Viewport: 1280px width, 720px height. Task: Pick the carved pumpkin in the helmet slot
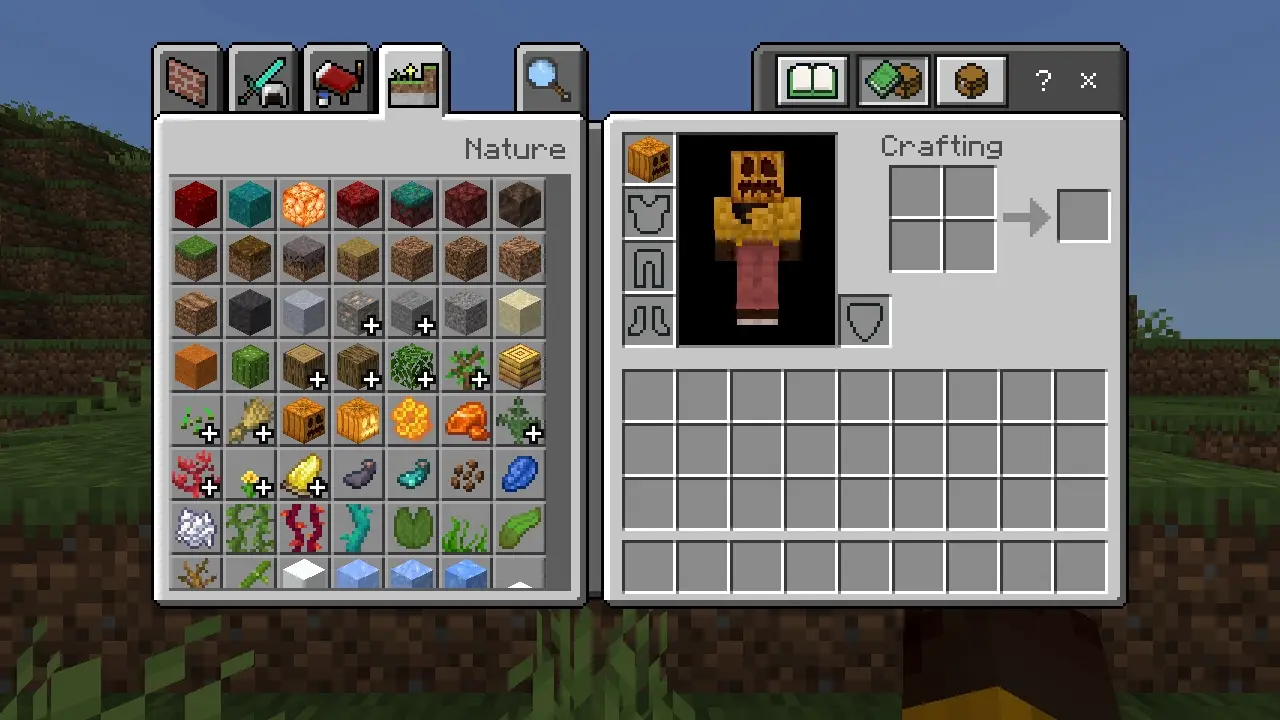(649, 159)
